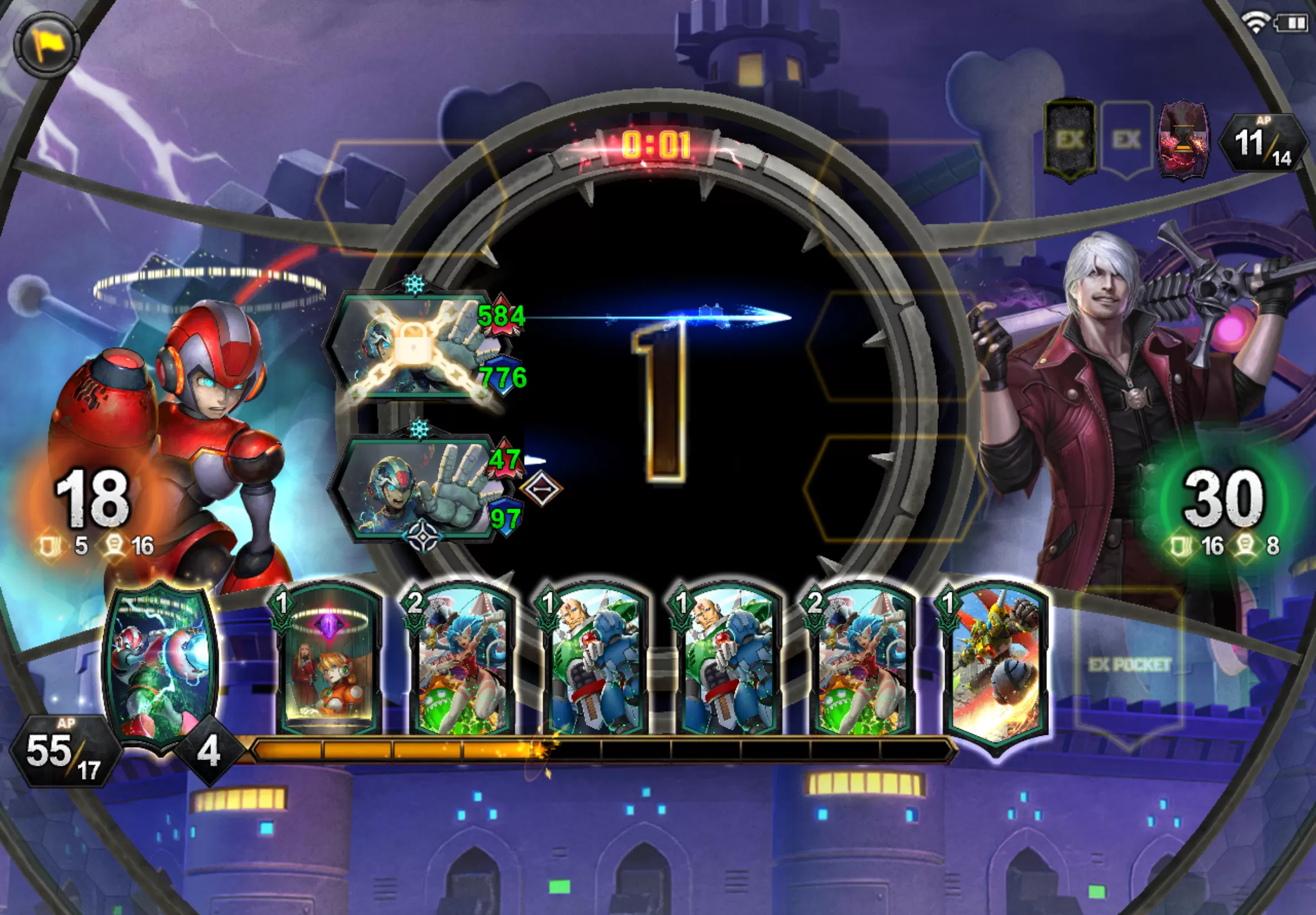
Task: Select the chained, locked unit with 584 attack
Action: pyautogui.click(x=414, y=348)
